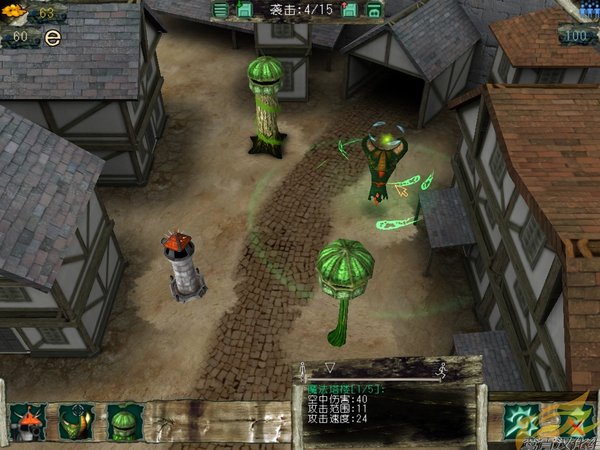The height and width of the screenshot is (450, 600).
Task: Activate the green swirl upgrade icon
Action: (x=521, y=420)
